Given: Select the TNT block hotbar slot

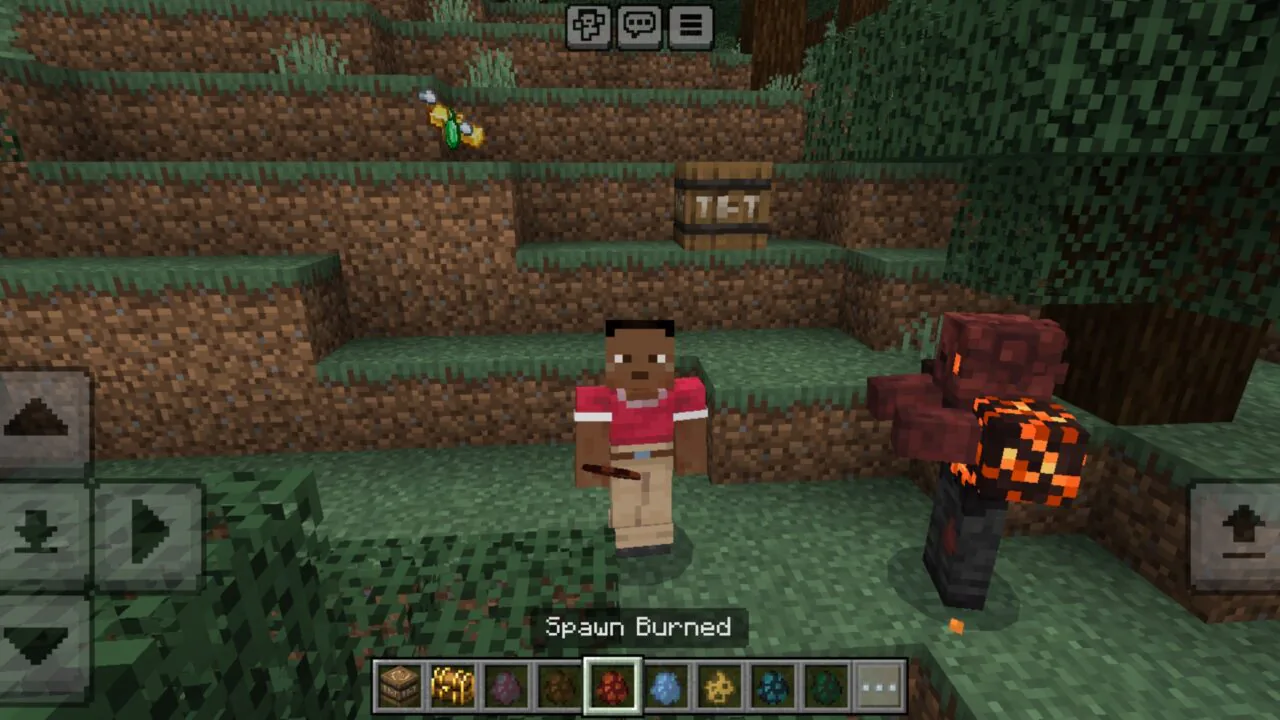Looking at the screenshot, I should pyautogui.click(x=398, y=686).
